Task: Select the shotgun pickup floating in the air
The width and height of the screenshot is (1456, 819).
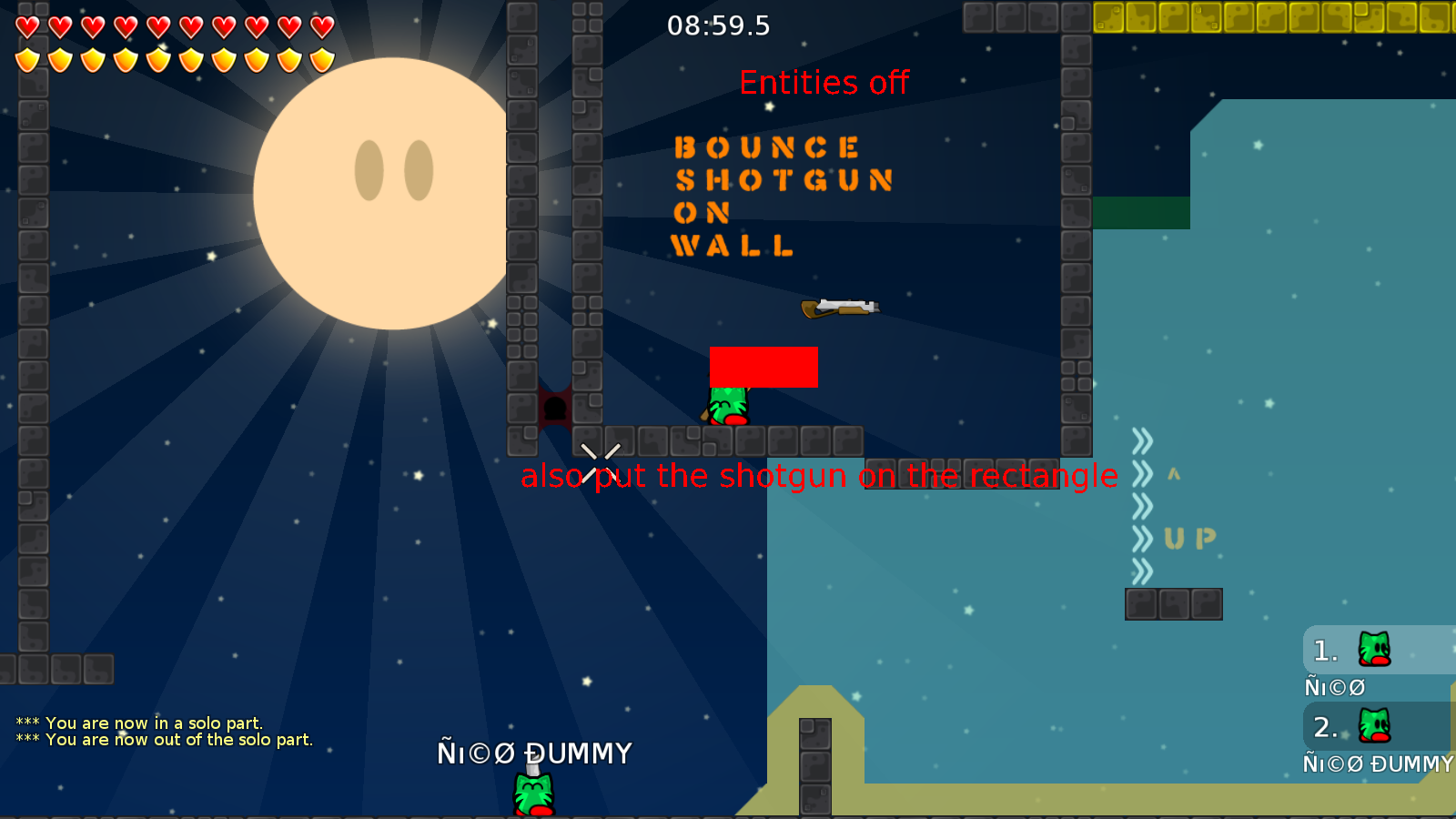Action: [839, 307]
